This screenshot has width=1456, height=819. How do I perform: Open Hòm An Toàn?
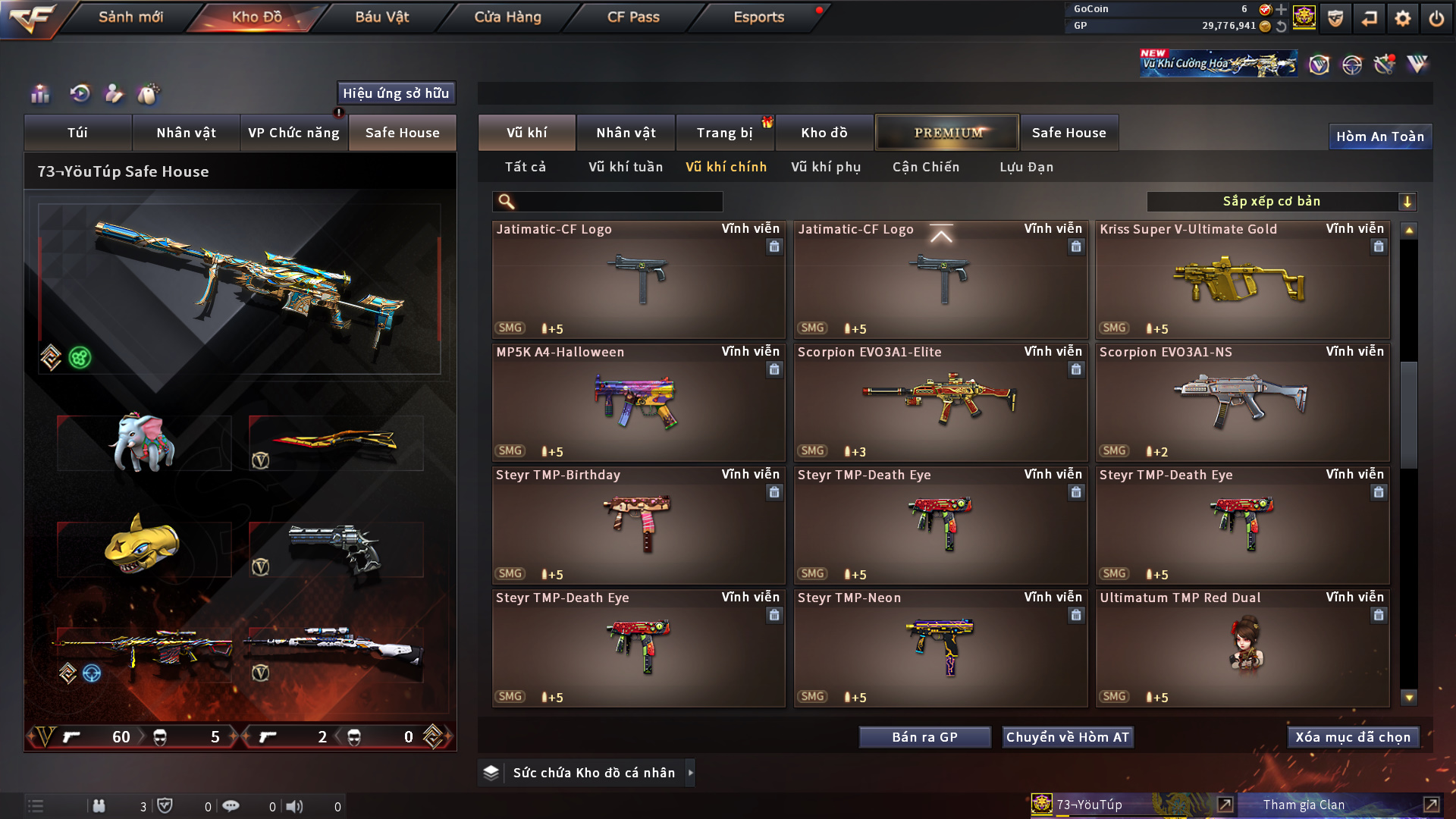tap(1379, 136)
